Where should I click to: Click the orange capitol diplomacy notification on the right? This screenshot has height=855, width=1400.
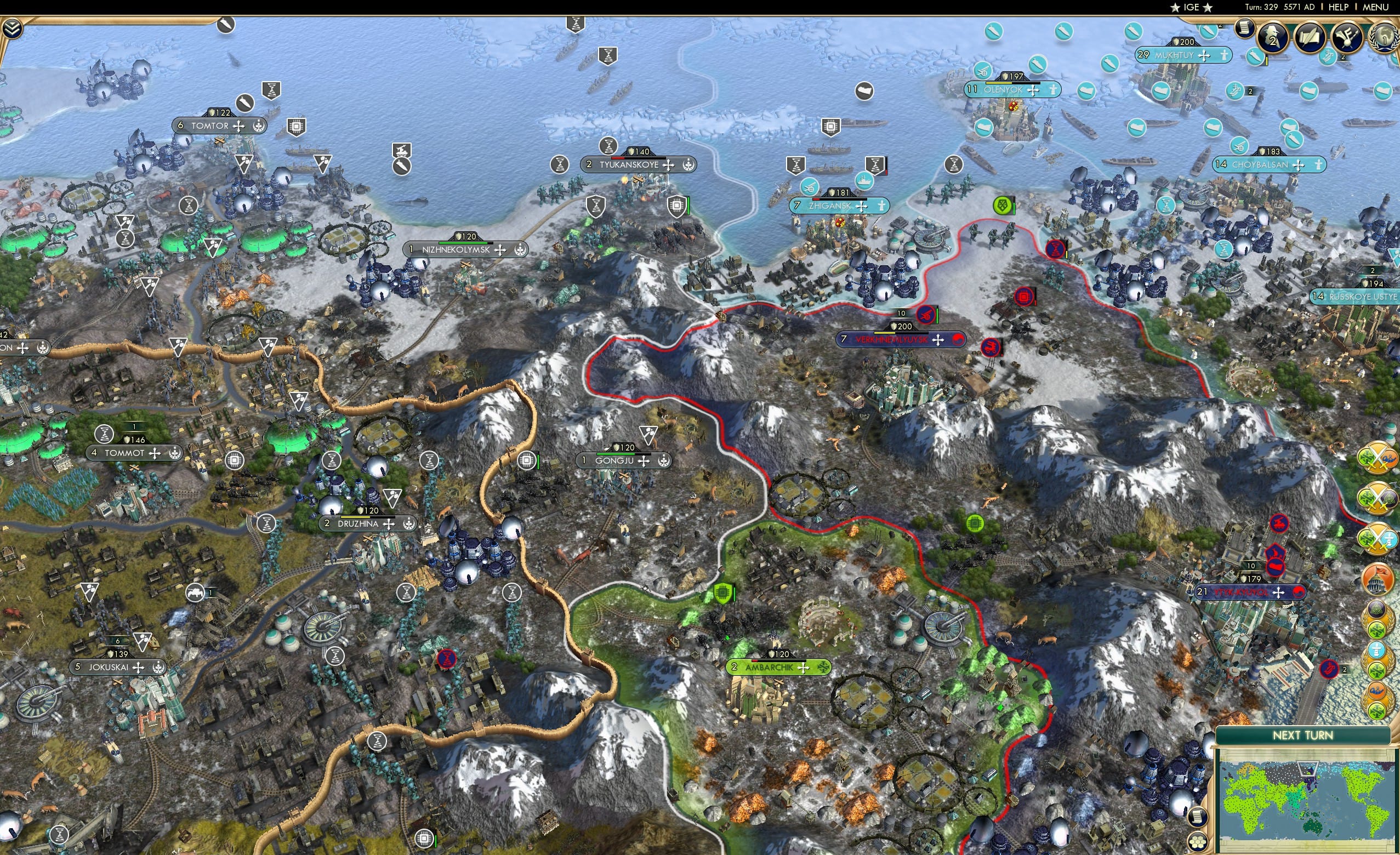(1378, 578)
